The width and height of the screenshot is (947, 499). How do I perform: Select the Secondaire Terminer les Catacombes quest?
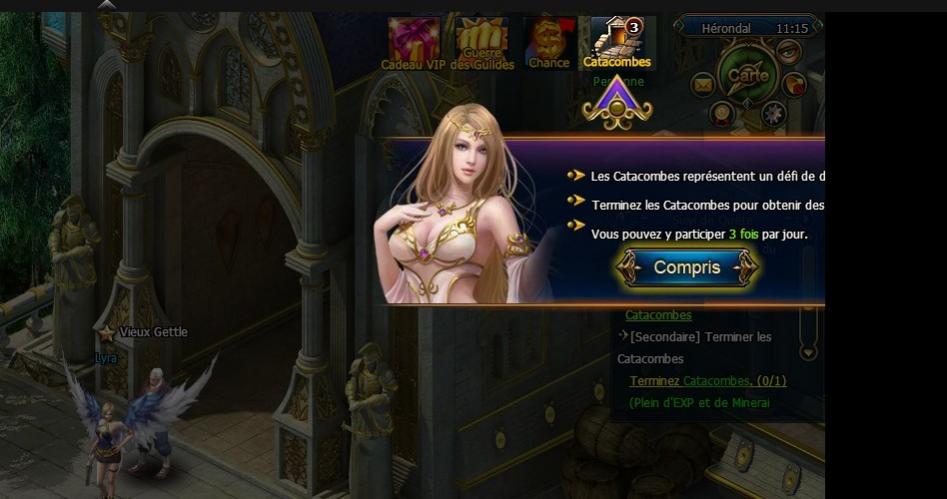(700, 337)
